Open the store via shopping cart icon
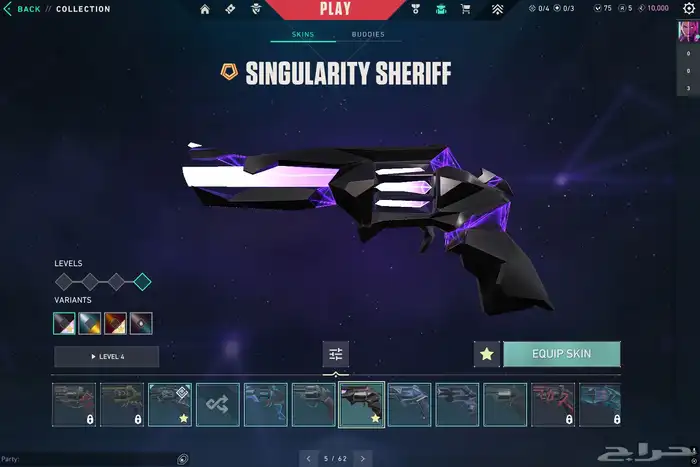 465,10
